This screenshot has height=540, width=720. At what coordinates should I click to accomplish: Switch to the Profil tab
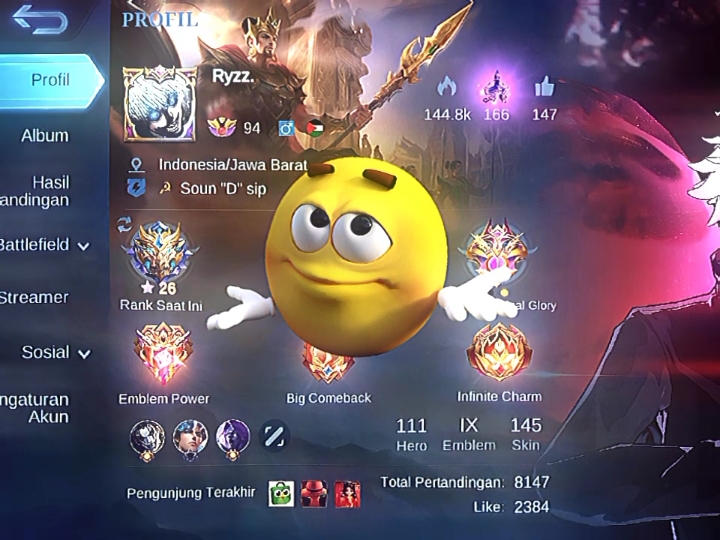(50, 80)
